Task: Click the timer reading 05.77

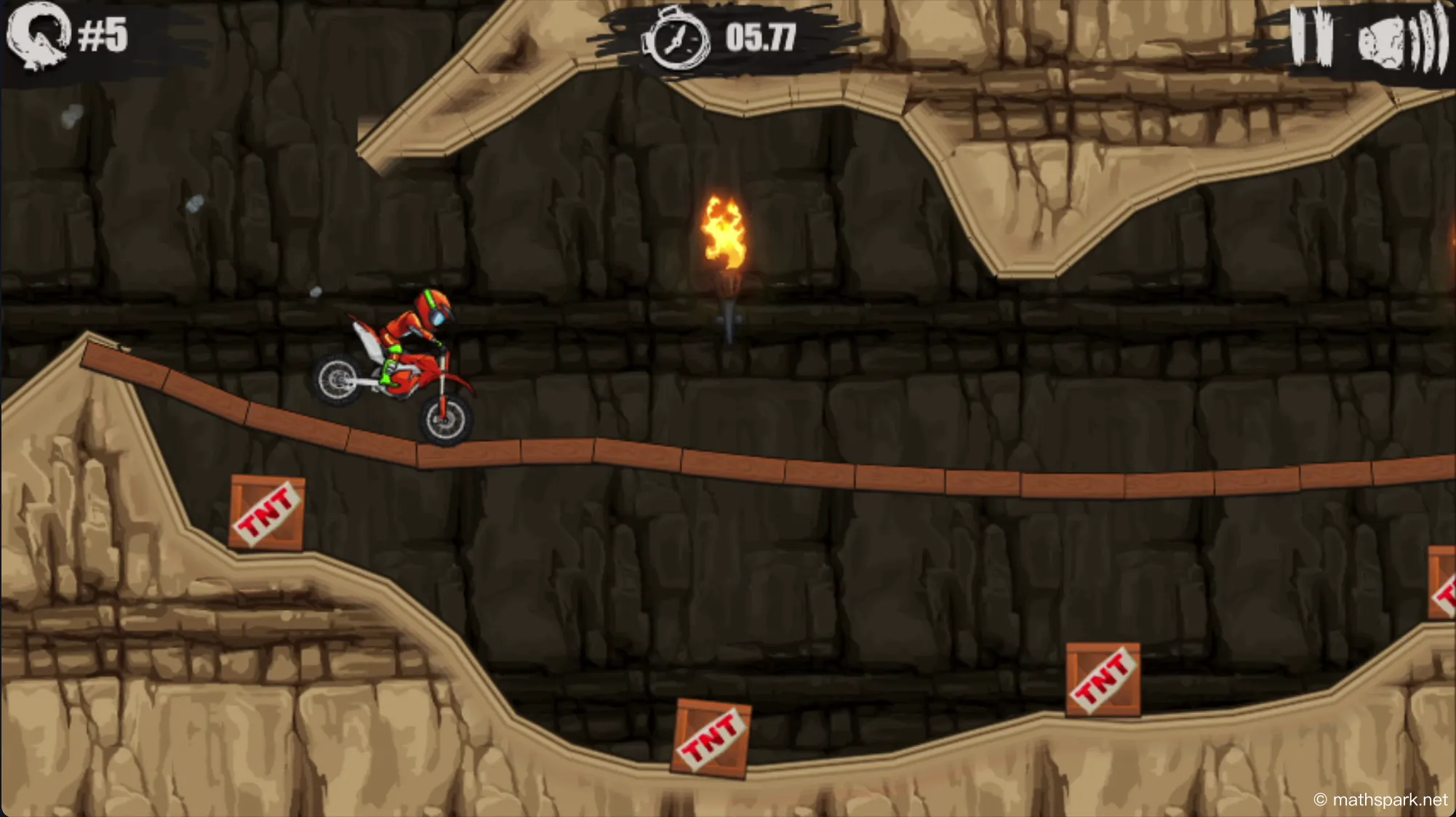Action: (761, 36)
